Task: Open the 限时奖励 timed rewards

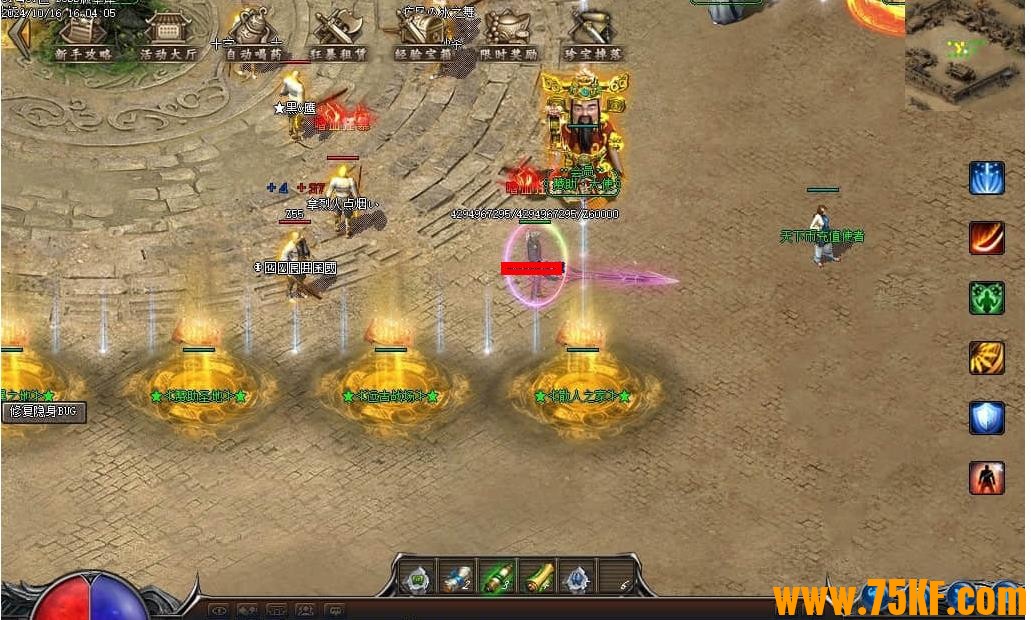Action: (508, 38)
